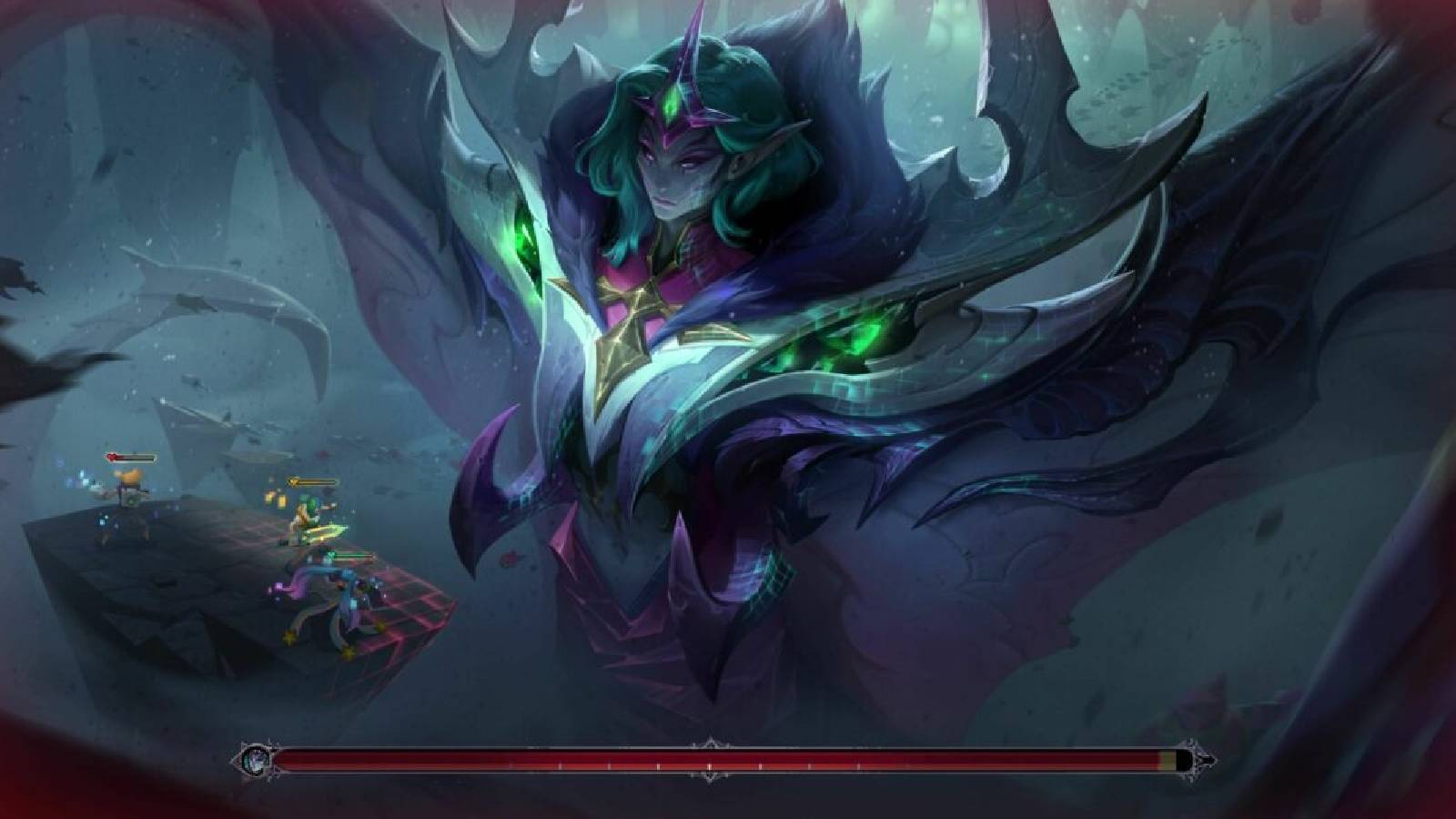Image resolution: width=1456 pixels, height=819 pixels.
Task: Click the yellow health bar over the sword-wielding champion
Action: click(318, 480)
